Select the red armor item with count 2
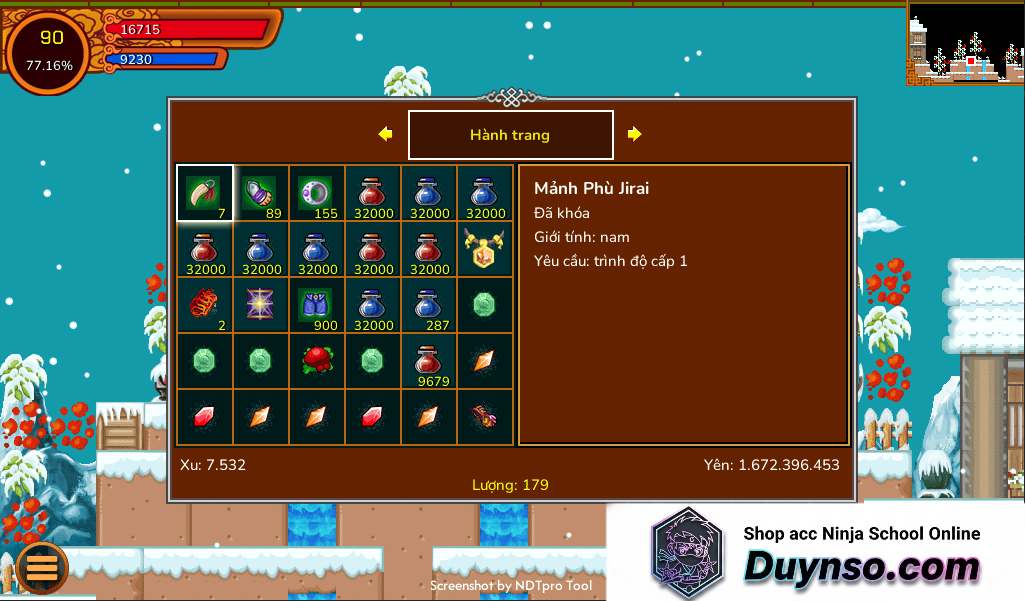This screenshot has height=601, width=1025. tap(205, 305)
